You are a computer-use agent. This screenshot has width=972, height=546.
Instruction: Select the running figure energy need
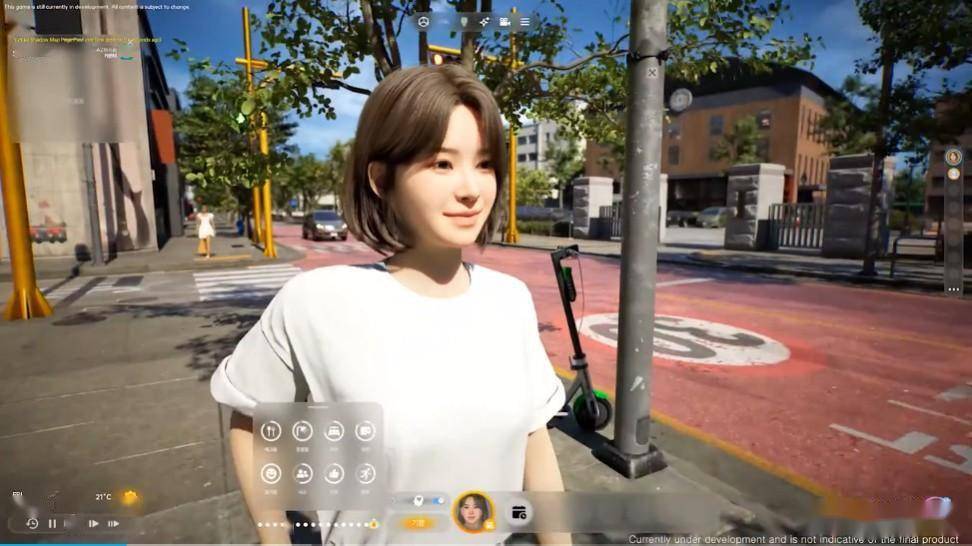coord(365,473)
